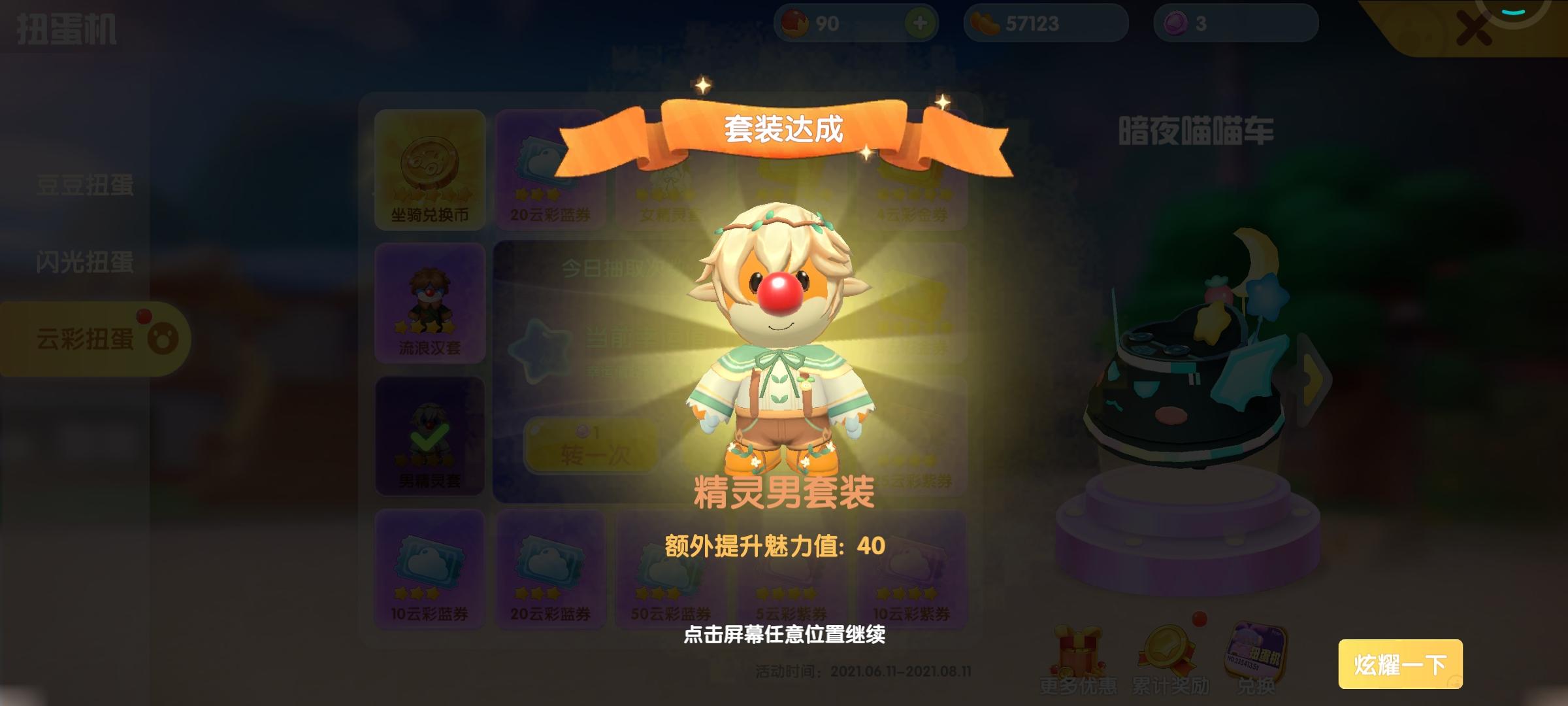Click the plus icon beside the red currency

[x=920, y=24]
